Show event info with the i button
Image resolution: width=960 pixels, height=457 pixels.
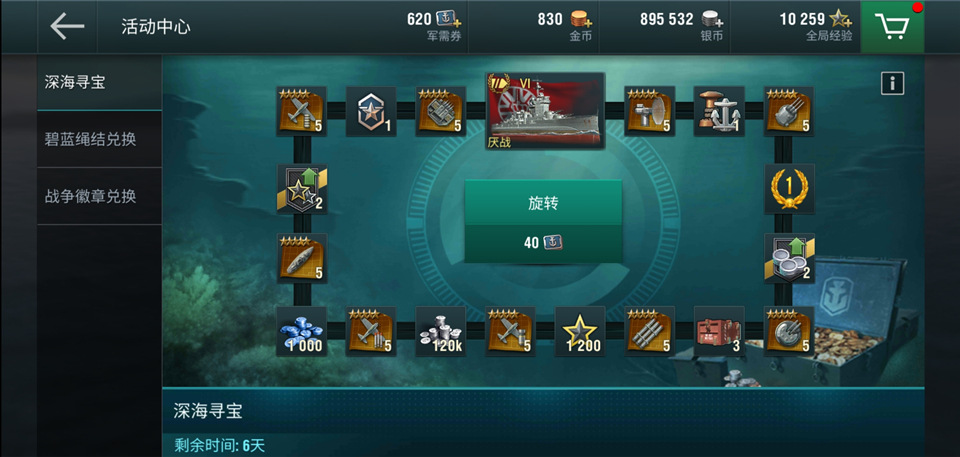coord(892,84)
